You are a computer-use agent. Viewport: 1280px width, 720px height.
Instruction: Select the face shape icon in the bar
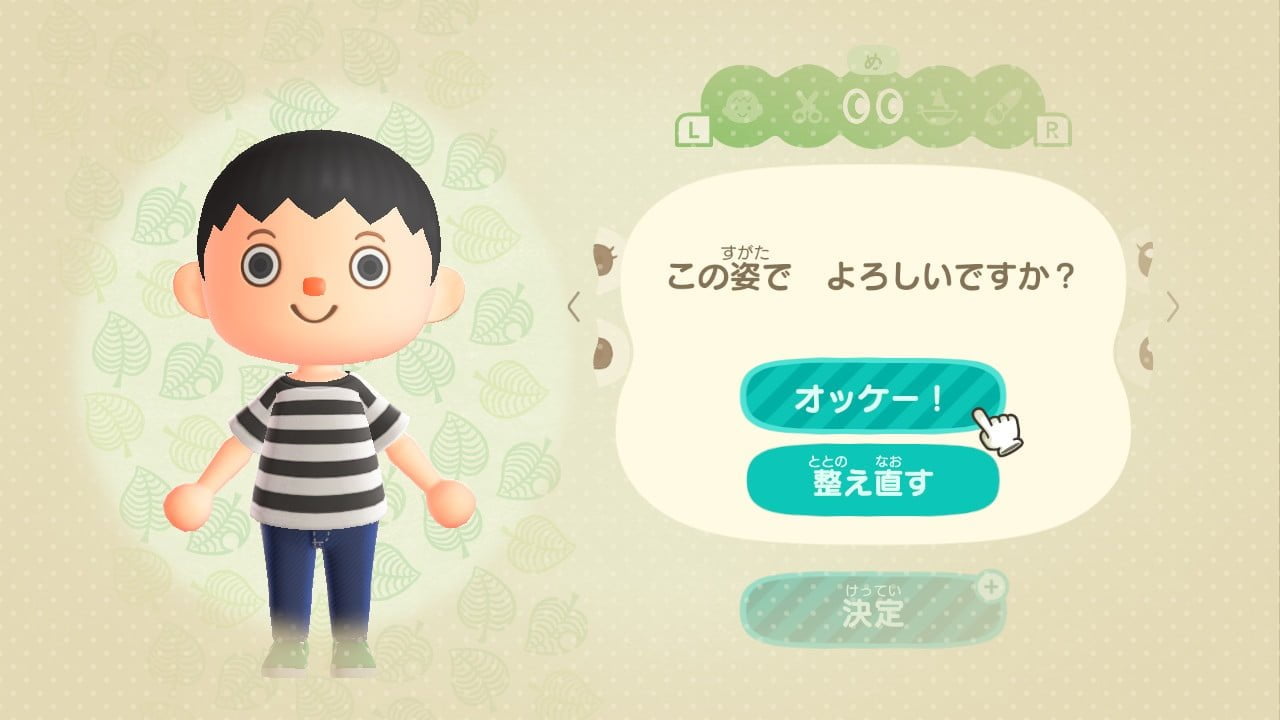pos(741,108)
